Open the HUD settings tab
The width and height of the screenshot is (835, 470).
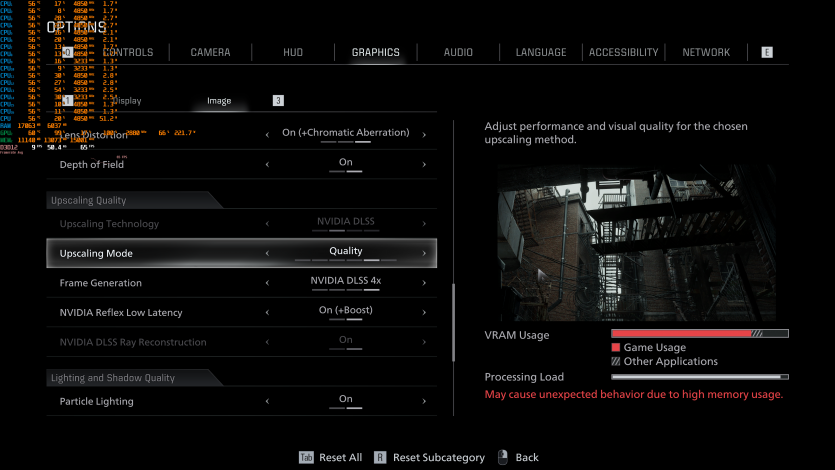tap(293, 52)
